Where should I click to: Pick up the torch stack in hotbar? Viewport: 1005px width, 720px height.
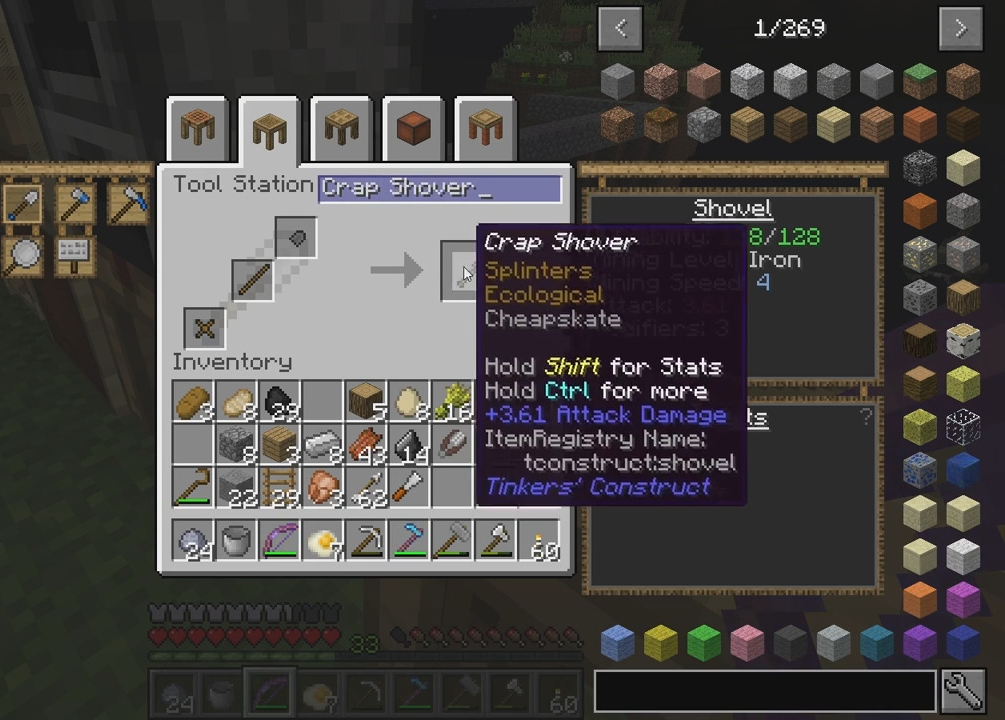[x=539, y=543]
